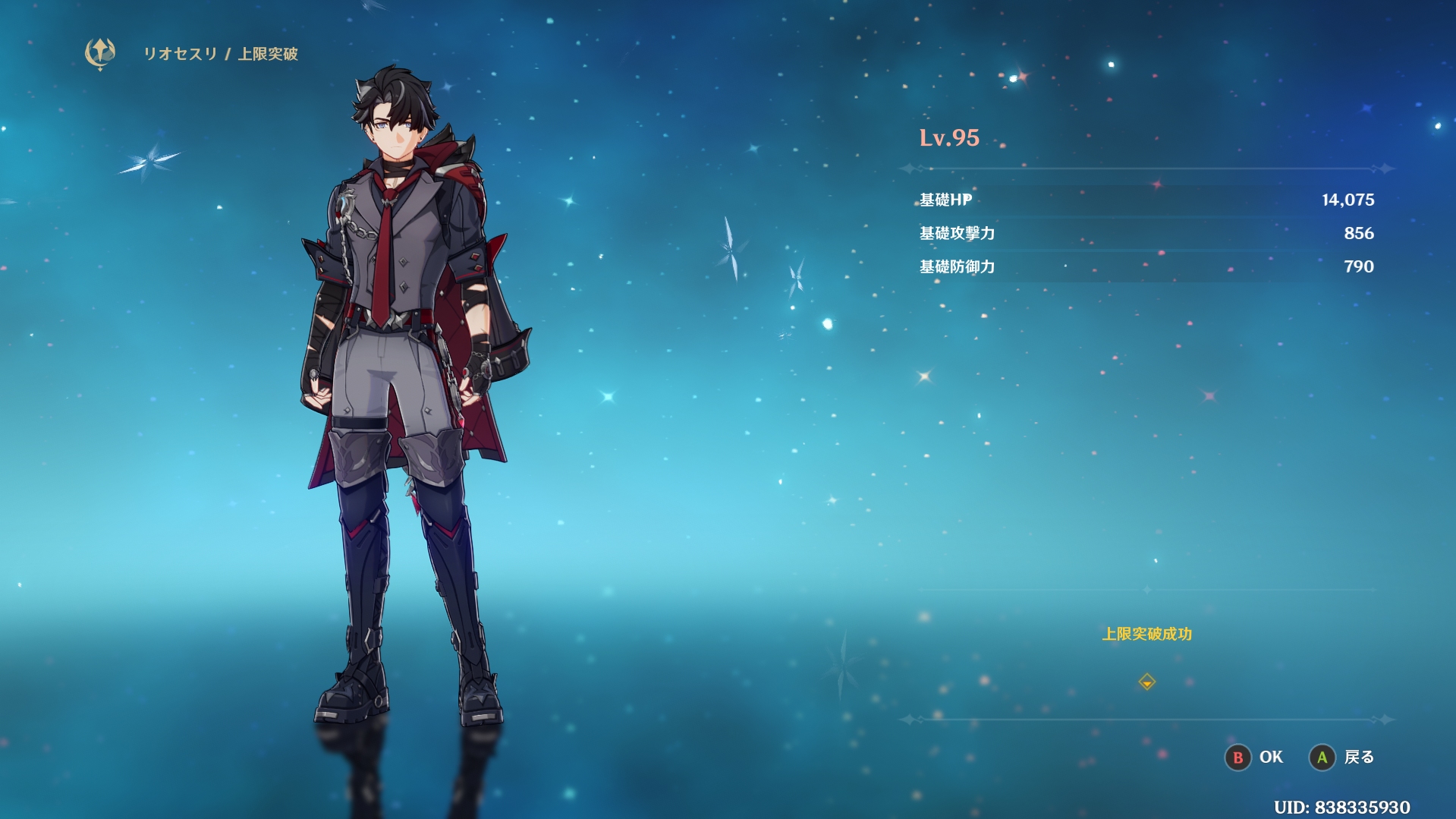Go back using the 戻る button

coord(1342,757)
